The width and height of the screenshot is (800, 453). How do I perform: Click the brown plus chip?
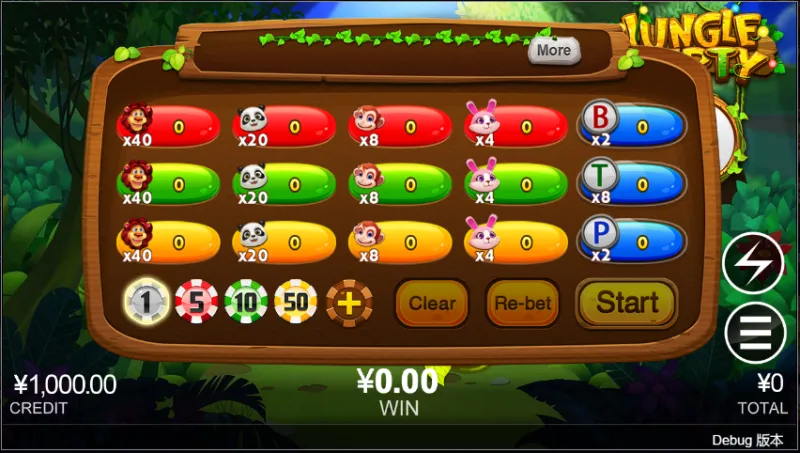(348, 302)
